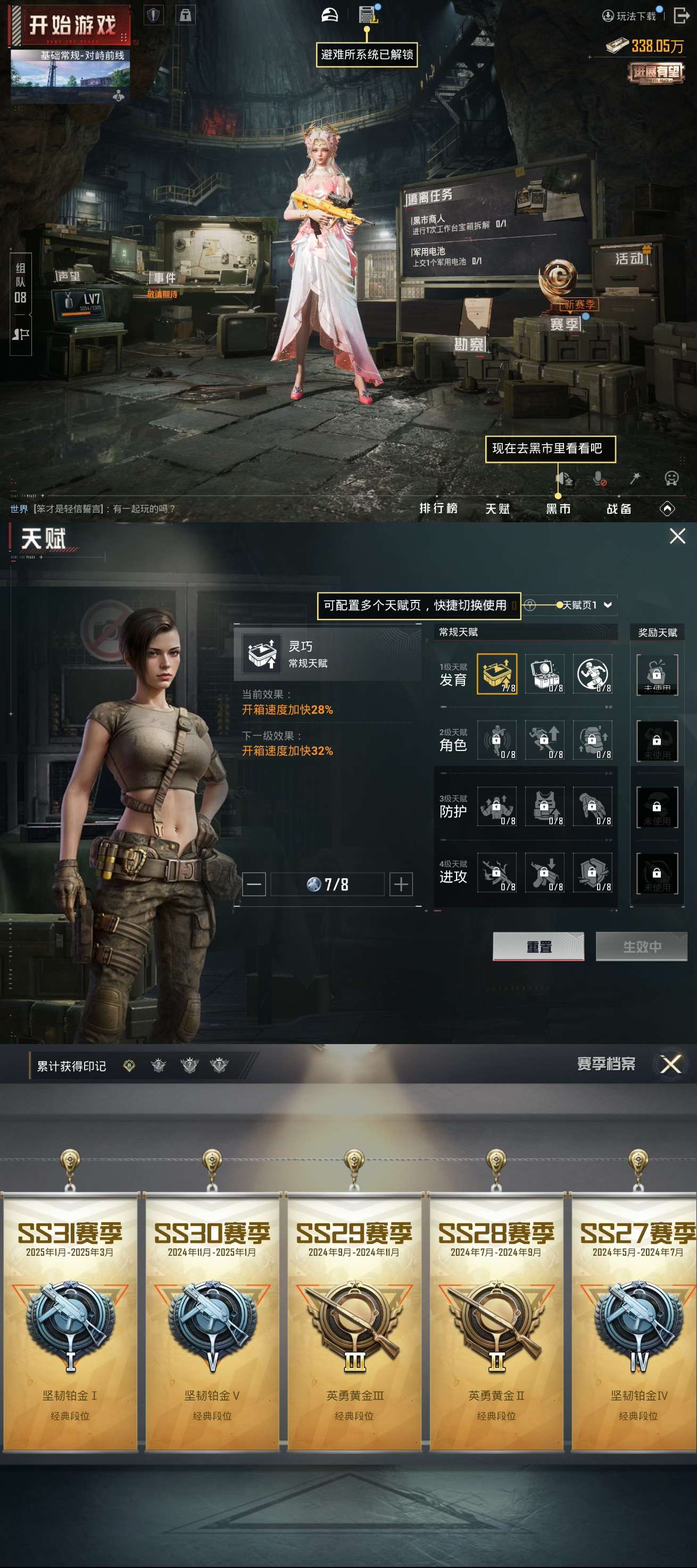Viewport: 697px width, 1568px height.
Task: Increase talent points with plus button
Action: coord(401,884)
